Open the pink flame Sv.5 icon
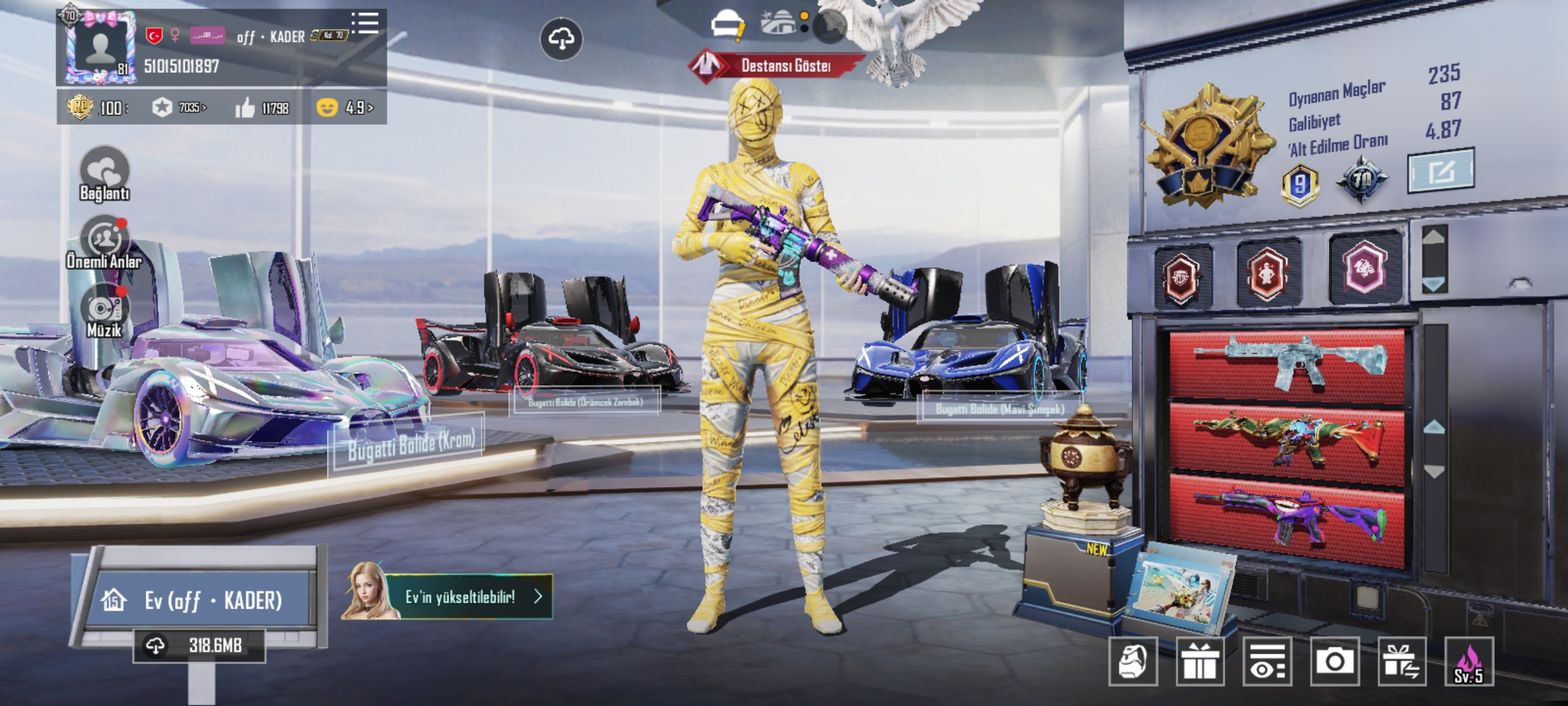 pos(1469,662)
